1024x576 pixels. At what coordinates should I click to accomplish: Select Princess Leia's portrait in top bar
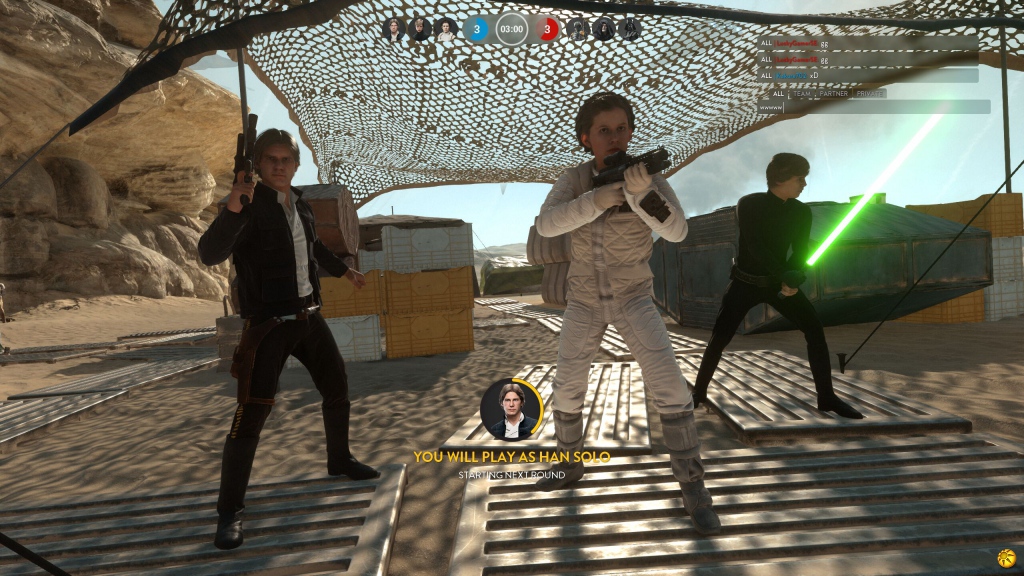pyautogui.click(x=446, y=29)
